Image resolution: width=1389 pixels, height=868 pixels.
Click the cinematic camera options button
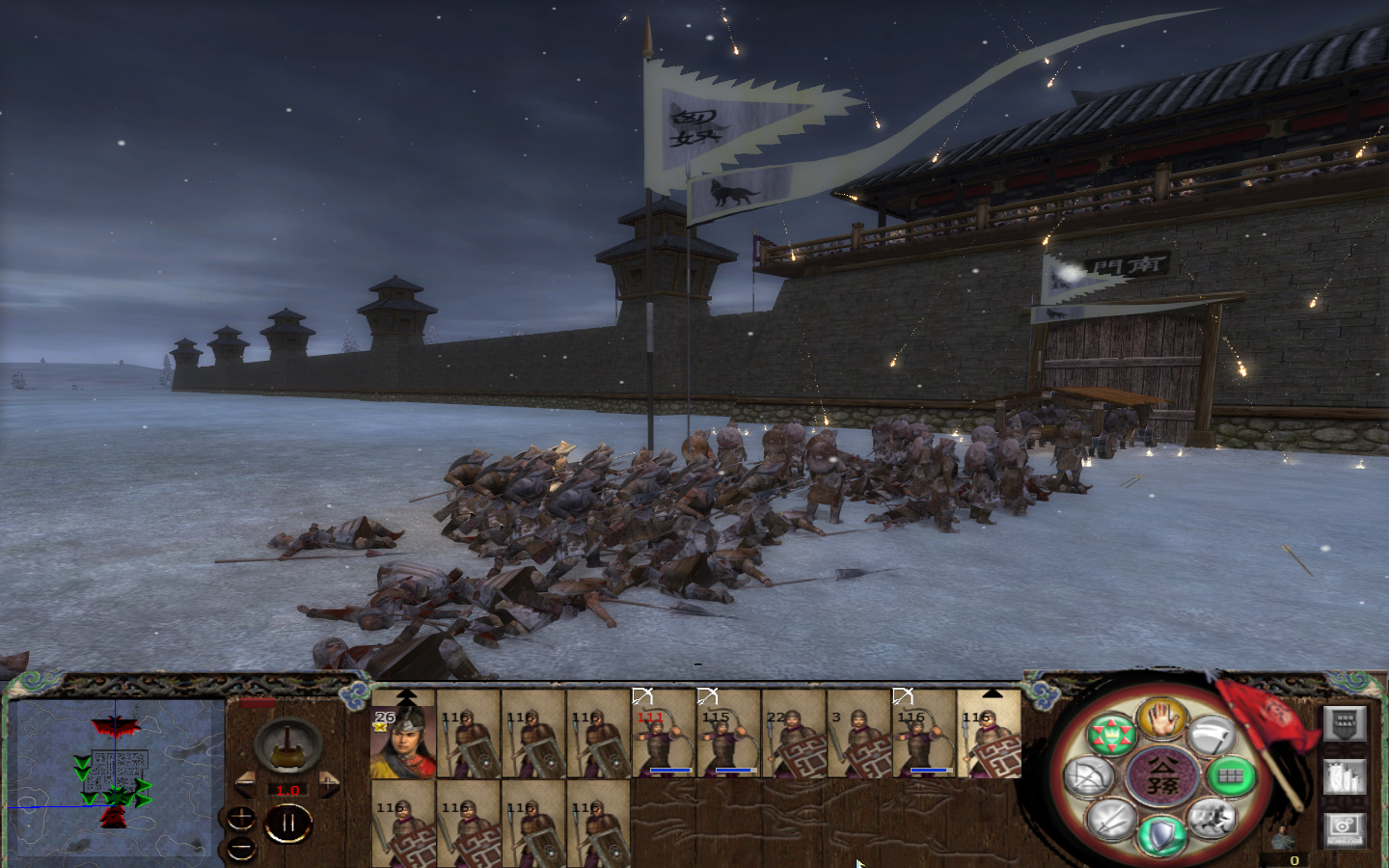pos(1345,829)
